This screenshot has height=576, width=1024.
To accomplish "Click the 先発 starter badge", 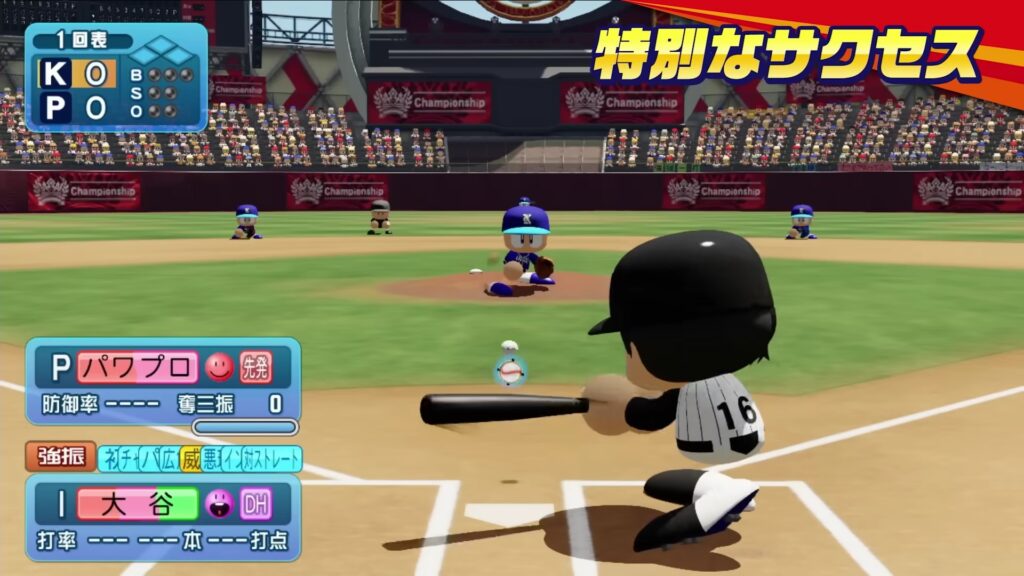I will [x=255, y=368].
